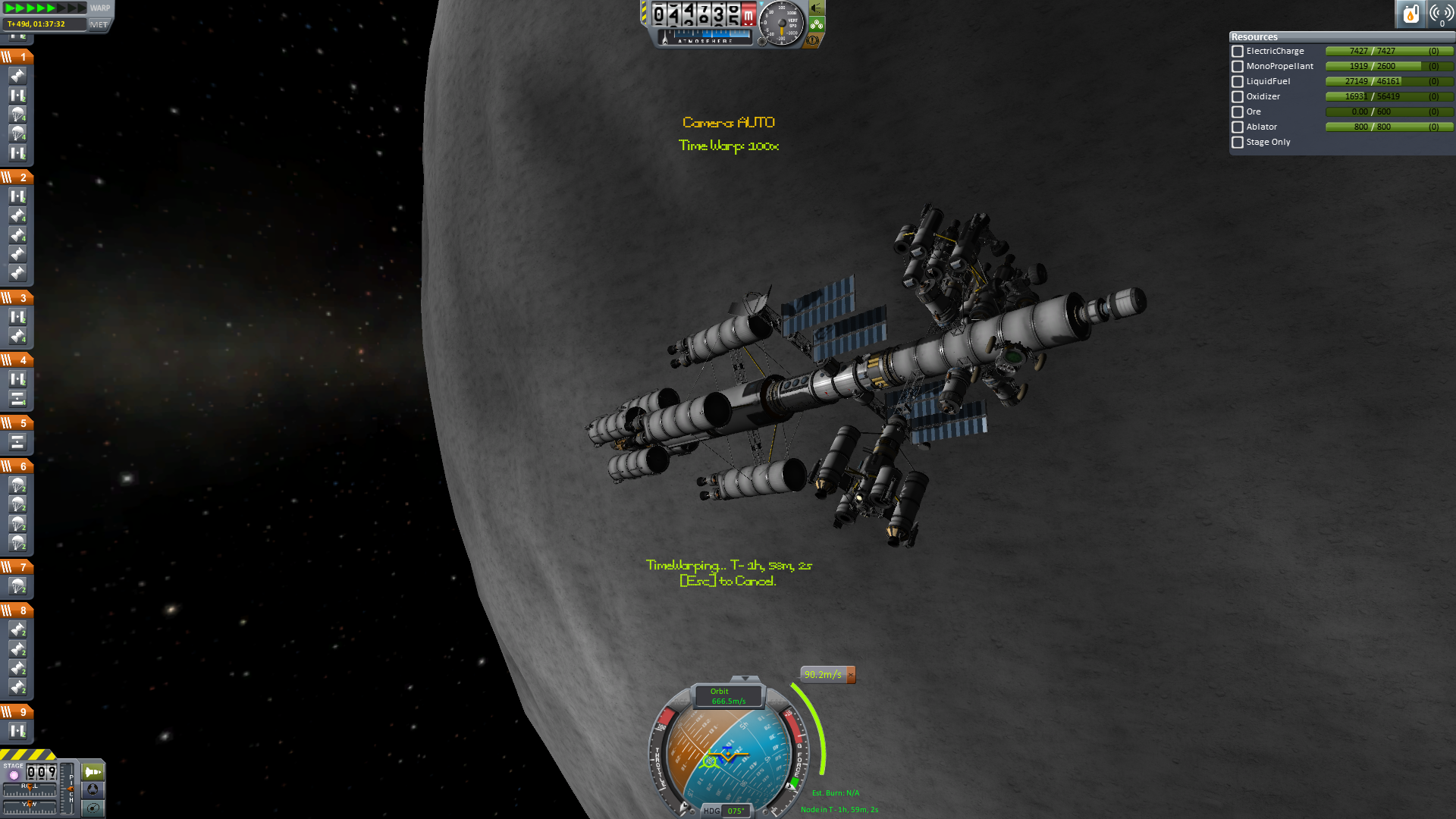The height and width of the screenshot is (819, 1456).
Task: Toggle the Stage Only option
Action: coord(1238,143)
